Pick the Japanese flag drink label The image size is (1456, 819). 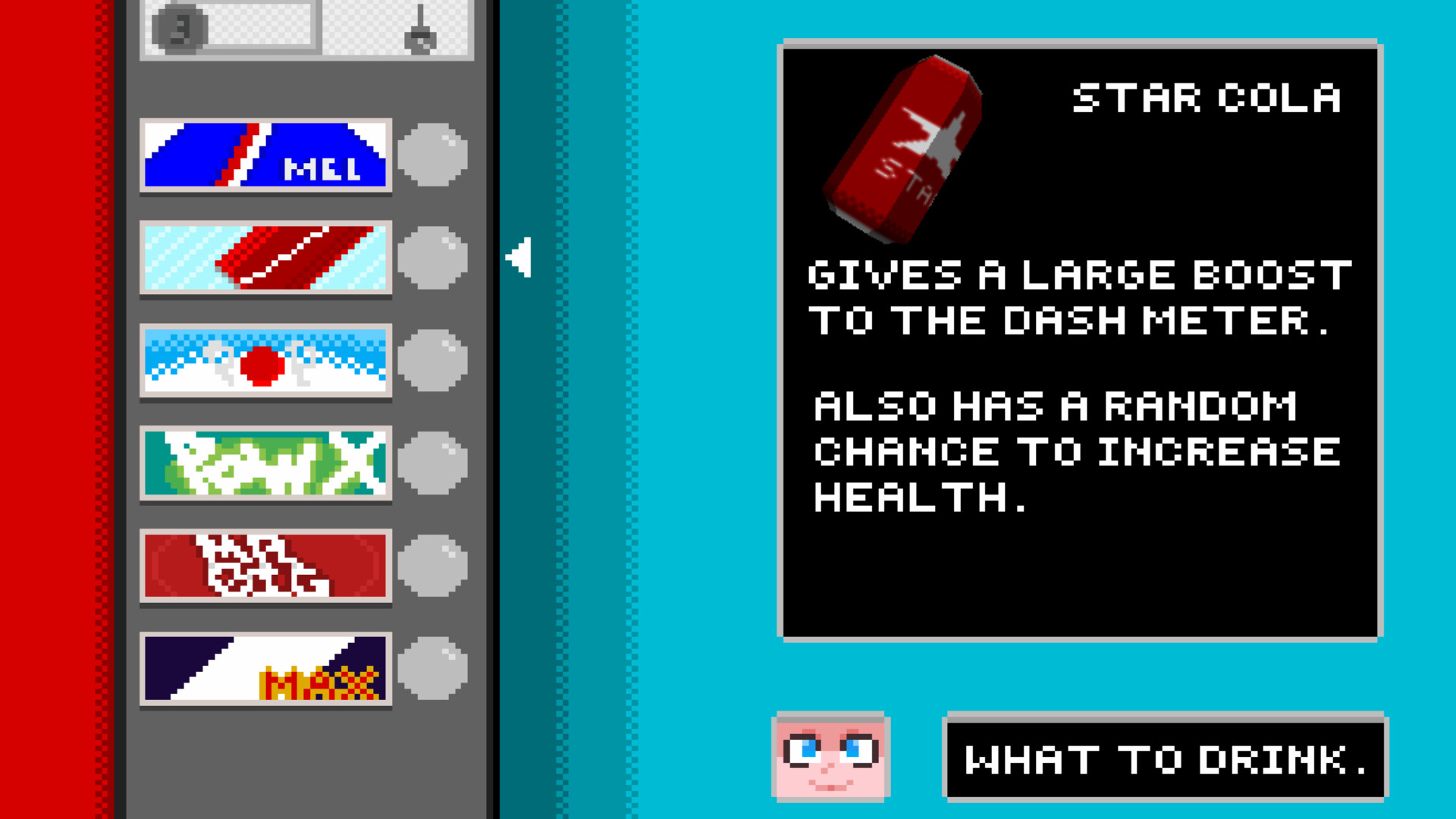coord(266,361)
